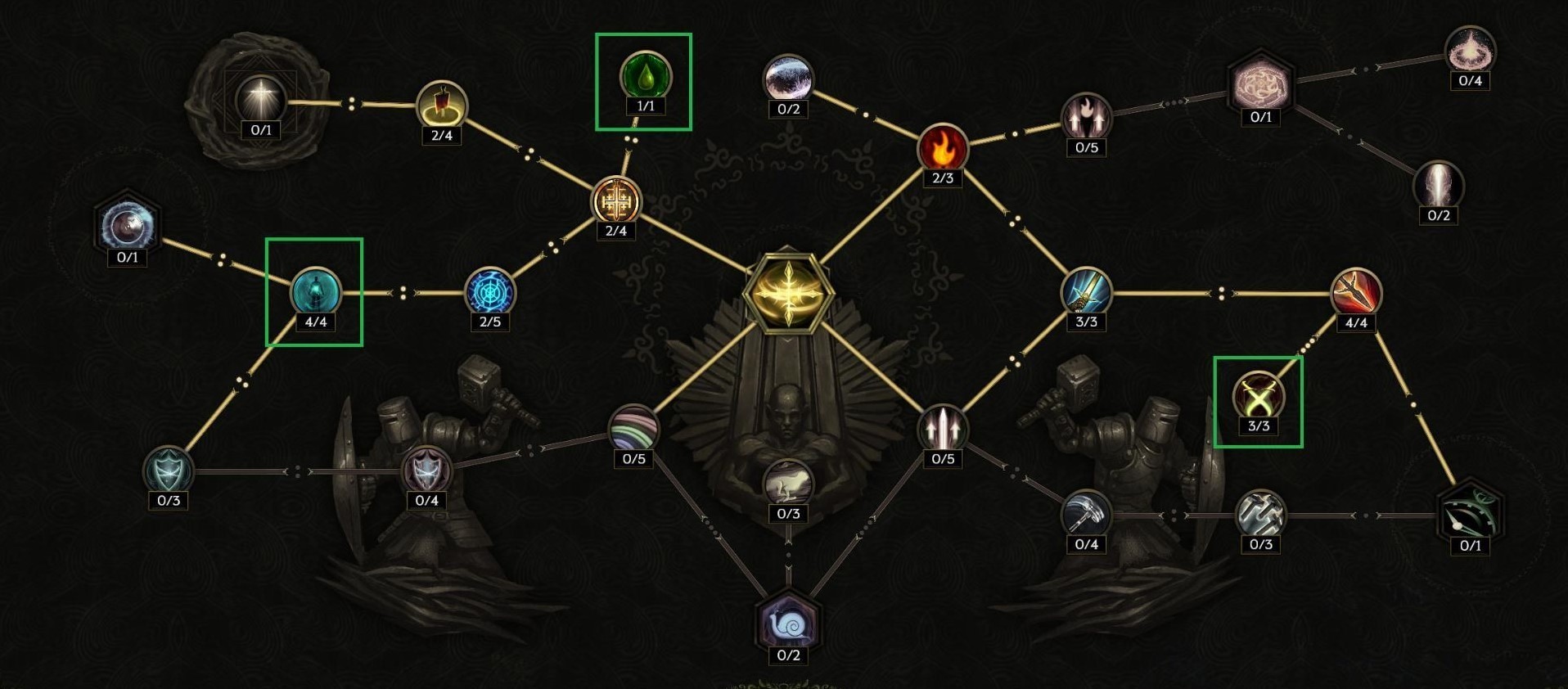Select the snowy orb node showing 0/2

coord(787,77)
